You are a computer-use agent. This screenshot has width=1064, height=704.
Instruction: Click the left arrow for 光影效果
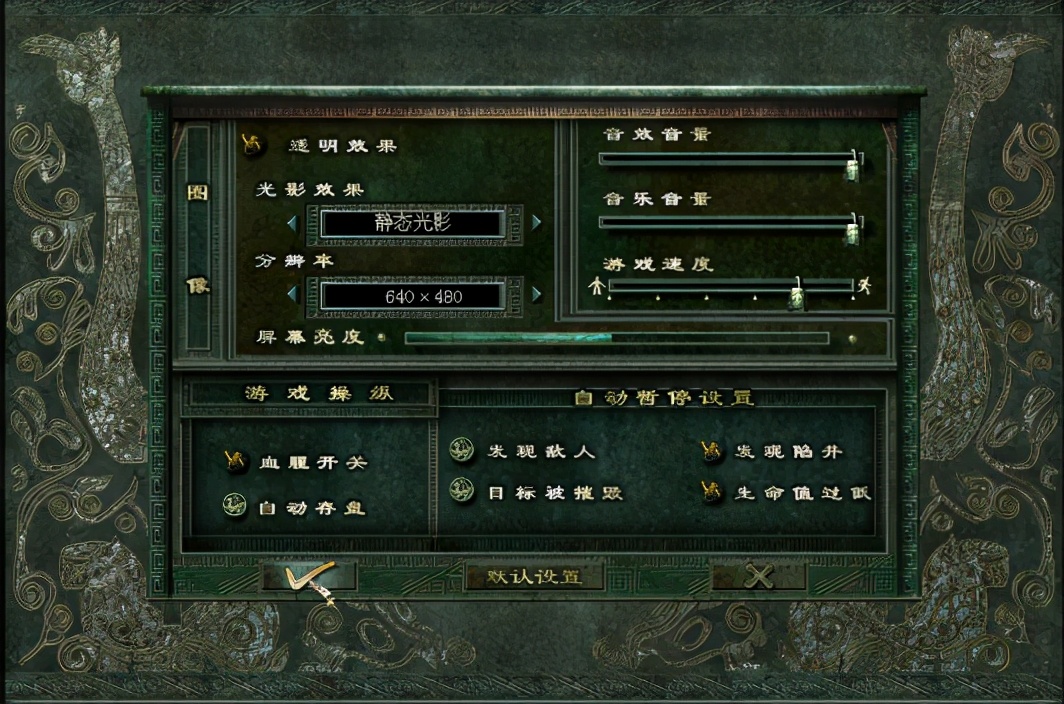pyautogui.click(x=292, y=222)
